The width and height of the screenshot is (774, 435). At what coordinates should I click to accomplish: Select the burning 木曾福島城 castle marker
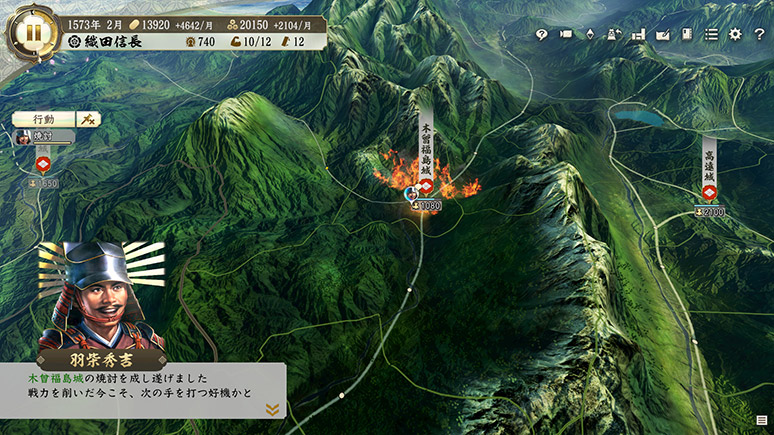(x=425, y=186)
